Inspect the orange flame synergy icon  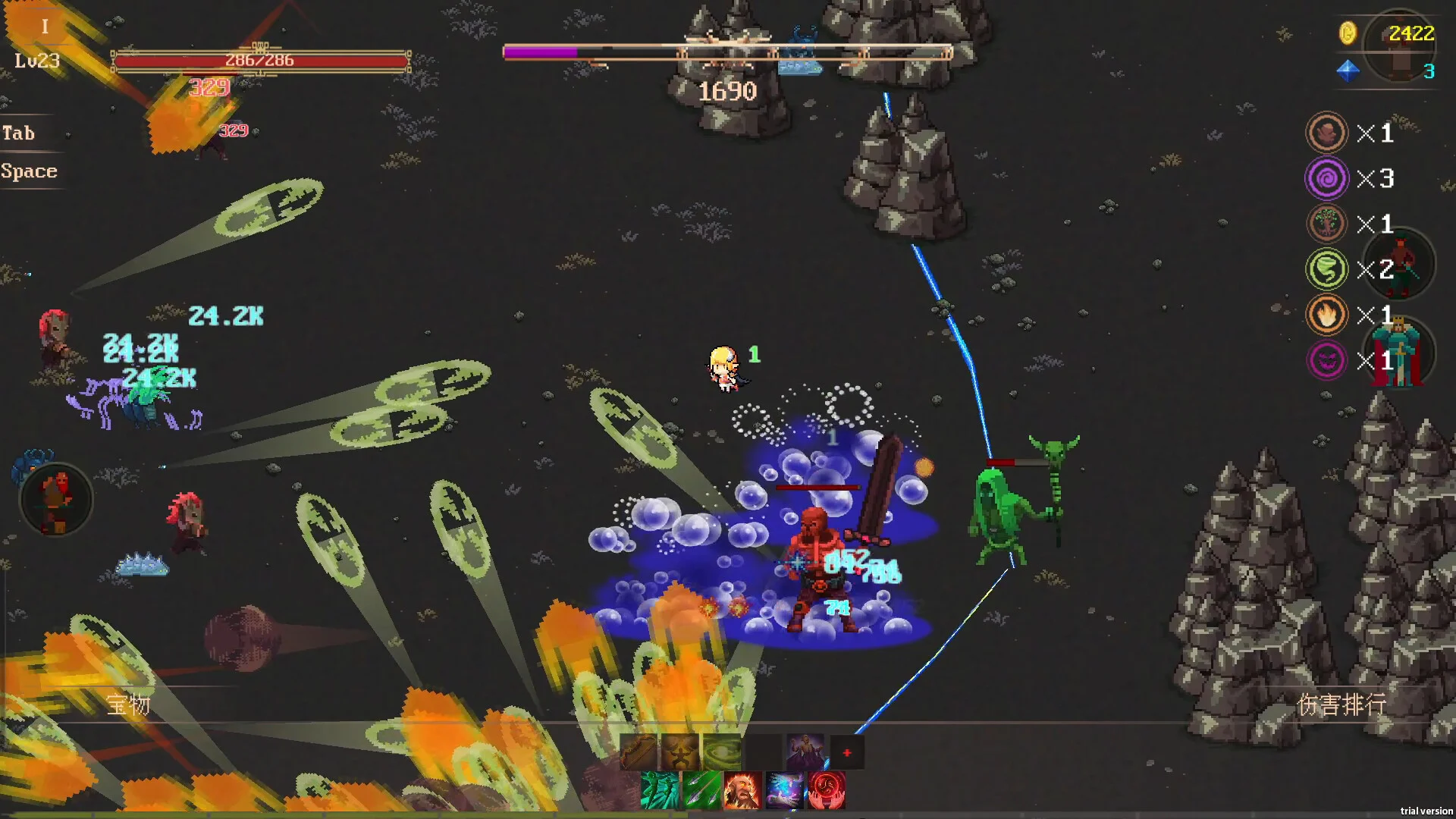[1326, 315]
